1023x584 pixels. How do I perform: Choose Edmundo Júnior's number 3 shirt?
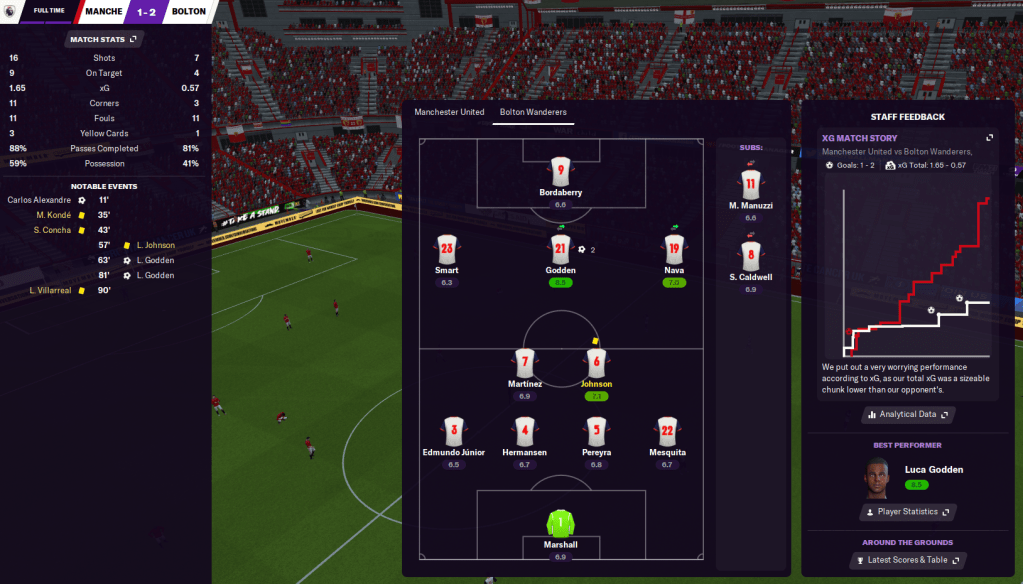(453, 431)
